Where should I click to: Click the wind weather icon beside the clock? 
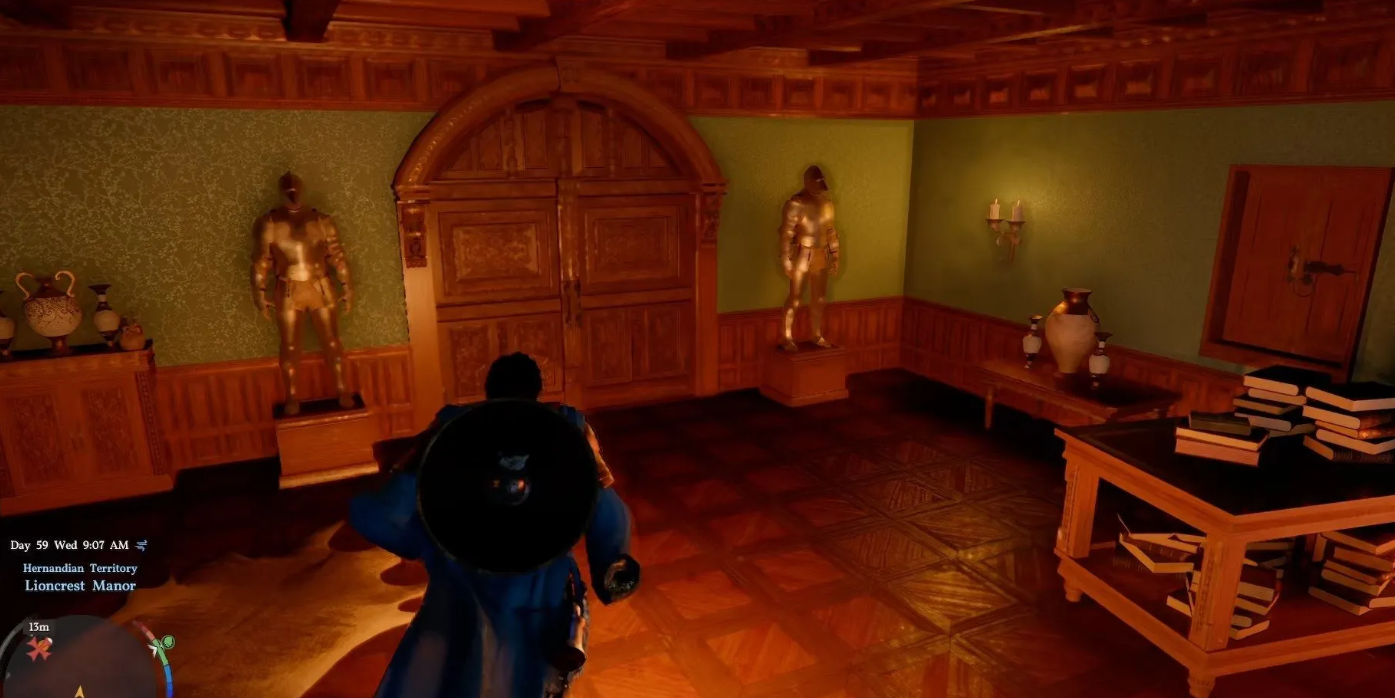pyautogui.click(x=141, y=545)
